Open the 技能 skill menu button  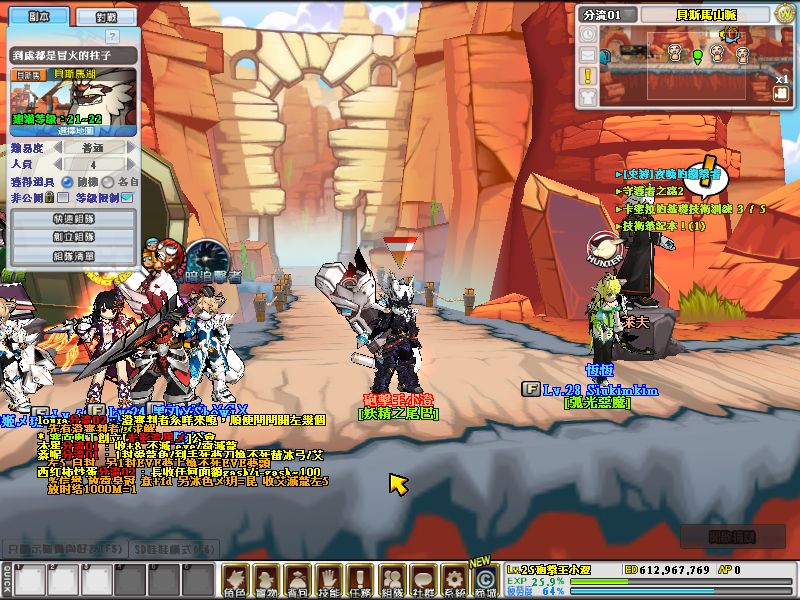point(327,579)
